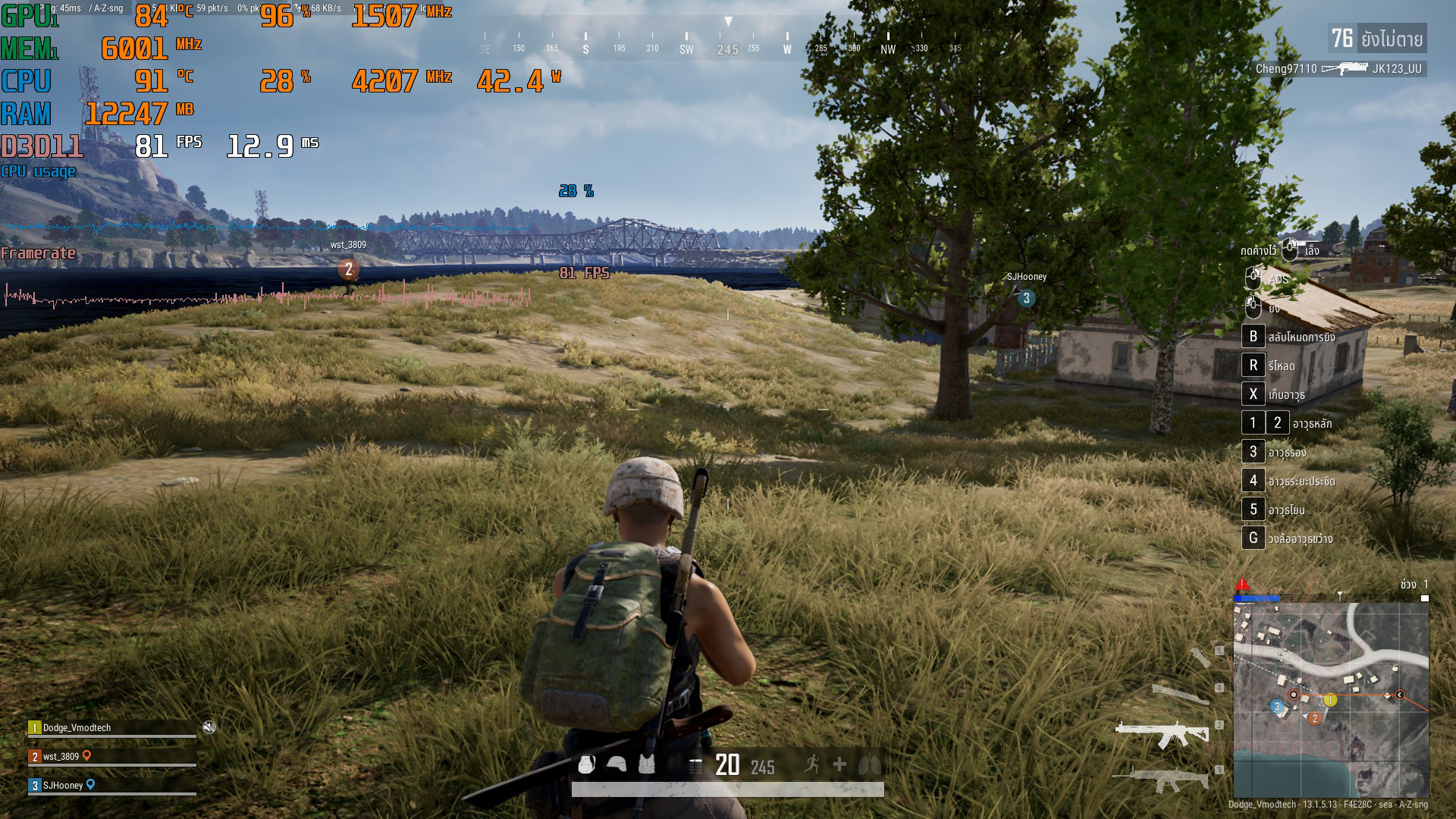This screenshot has width=1456, height=819.
Task: Click the sprint running-man status icon
Action: tap(811, 764)
